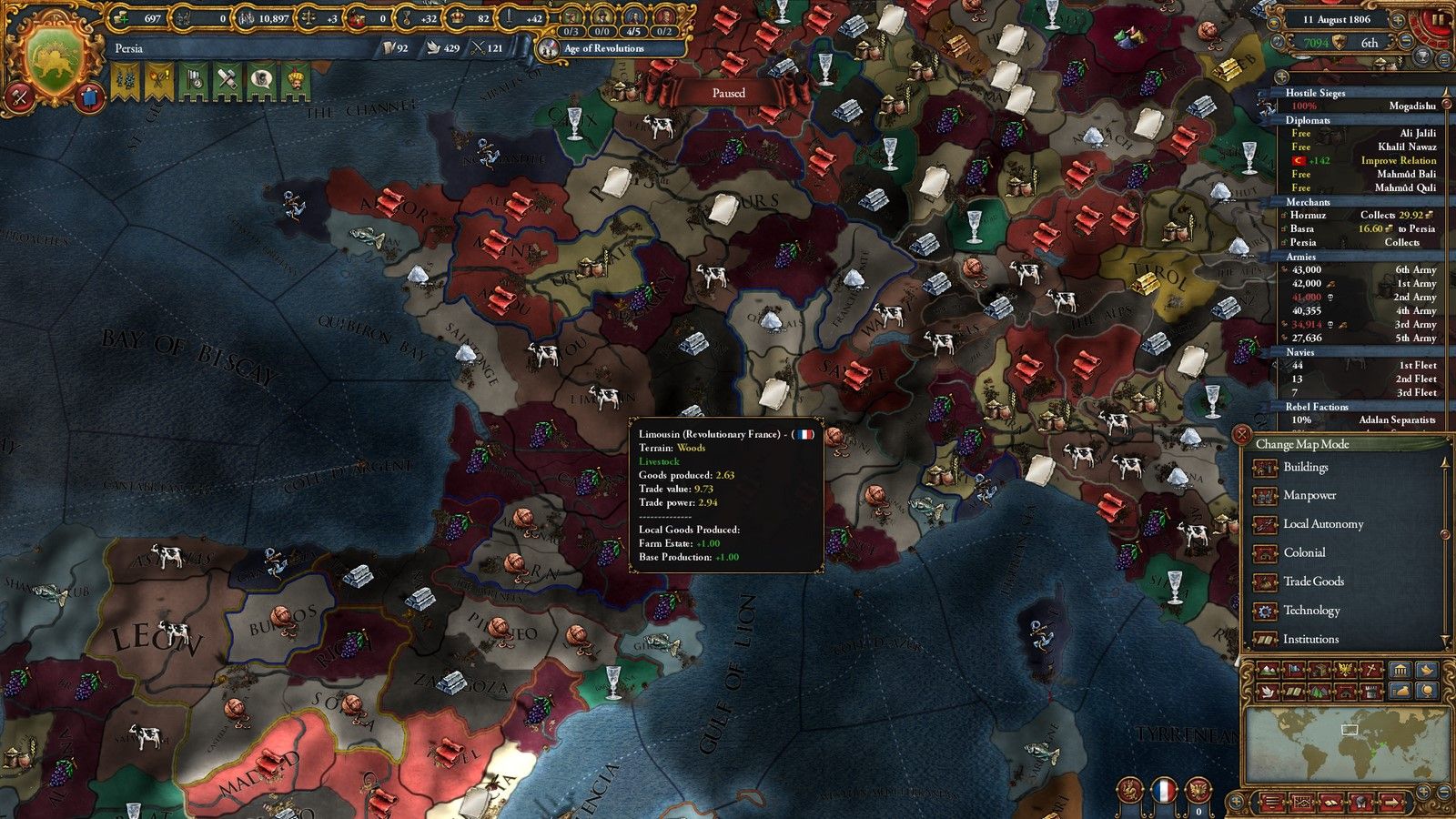1456x819 pixels.
Task: Choose the Local Autonomy map mode
Action: click(1322, 524)
